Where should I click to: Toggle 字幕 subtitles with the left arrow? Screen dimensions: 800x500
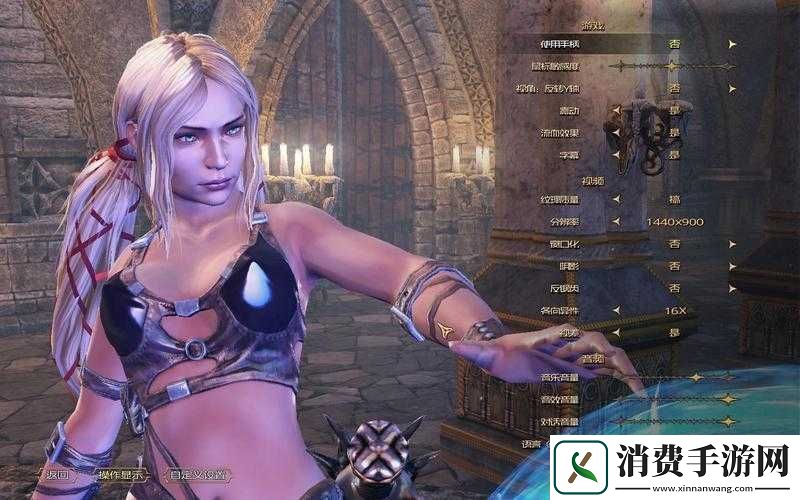tap(616, 155)
